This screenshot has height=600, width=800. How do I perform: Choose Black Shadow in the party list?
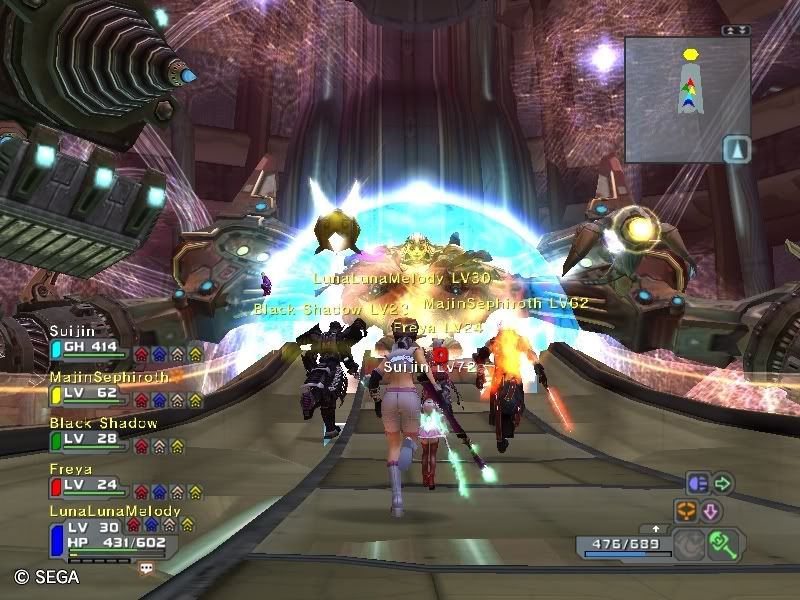[90, 439]
